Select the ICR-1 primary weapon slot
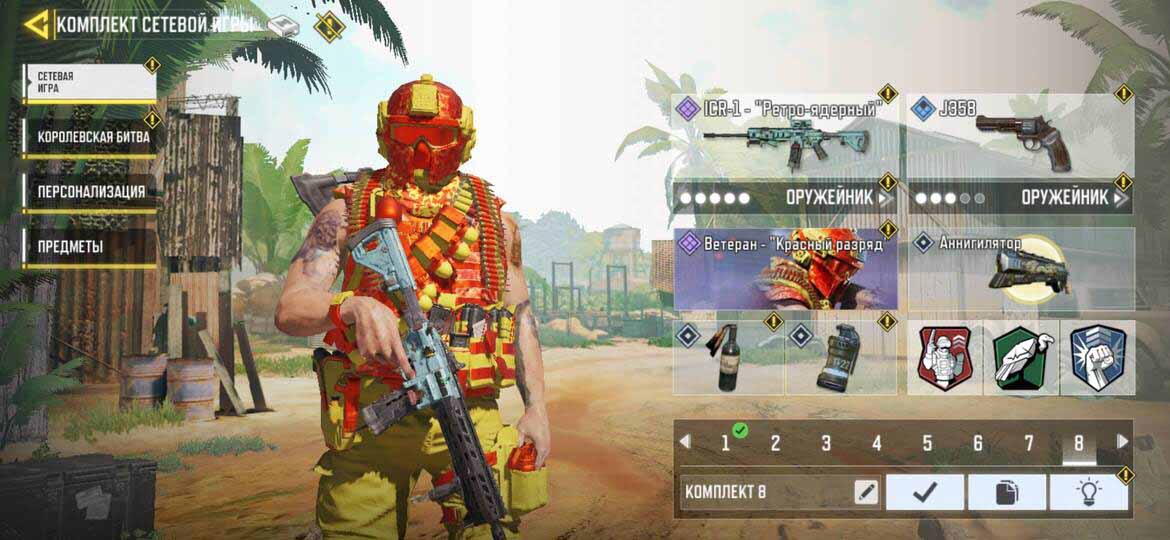 click(x=786, y=136)
